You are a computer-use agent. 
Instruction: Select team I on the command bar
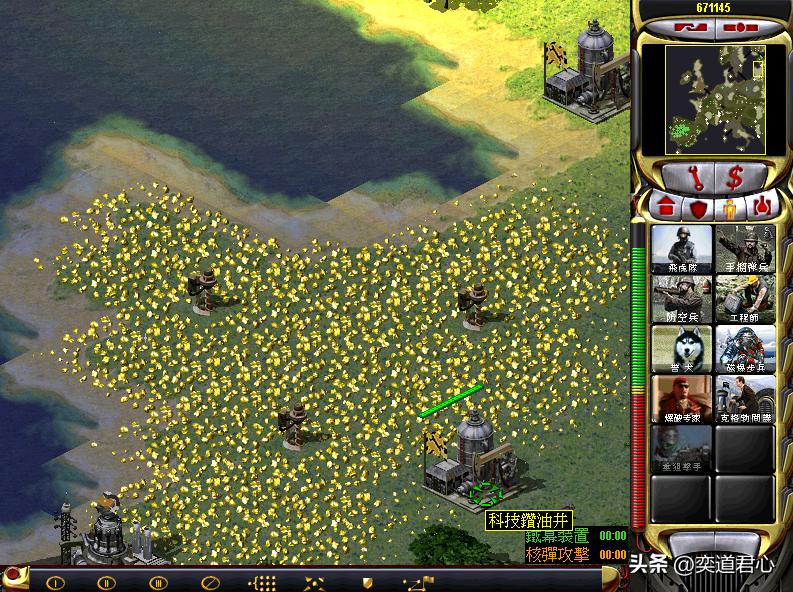tap(56, 582)
